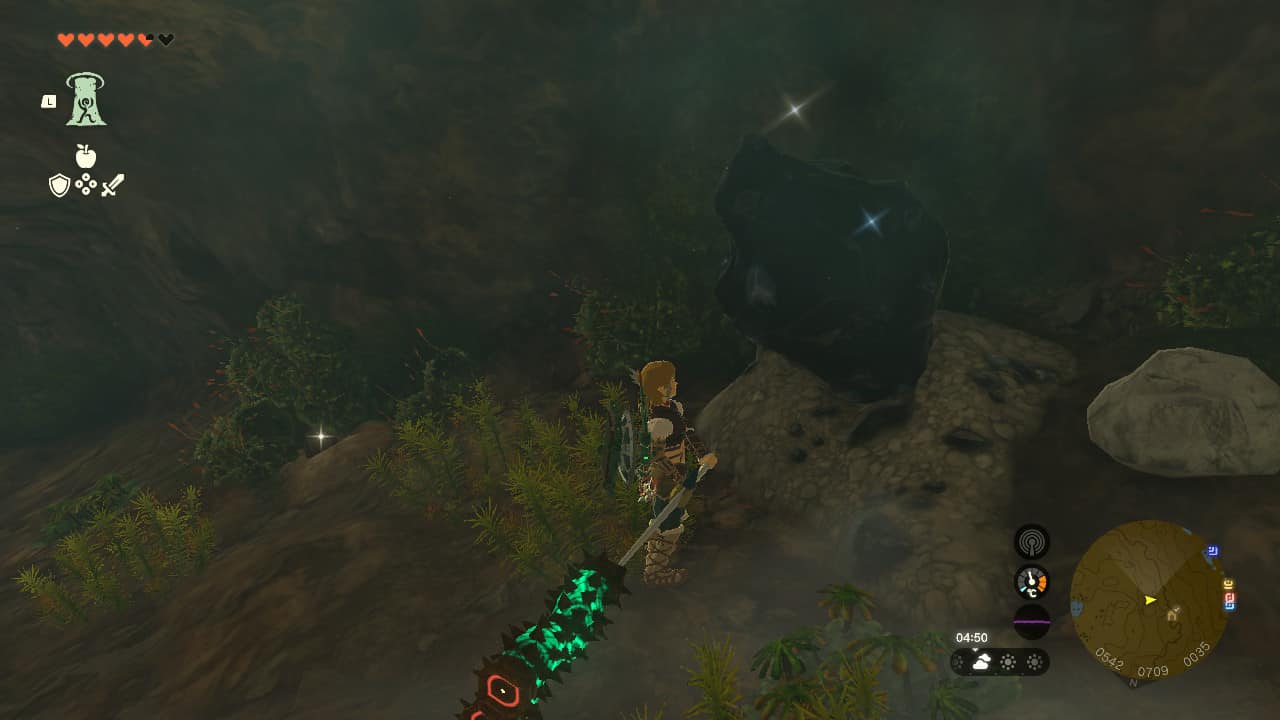
Task: Open the sword weapon quick-select icon
Action: coord(112,185)
